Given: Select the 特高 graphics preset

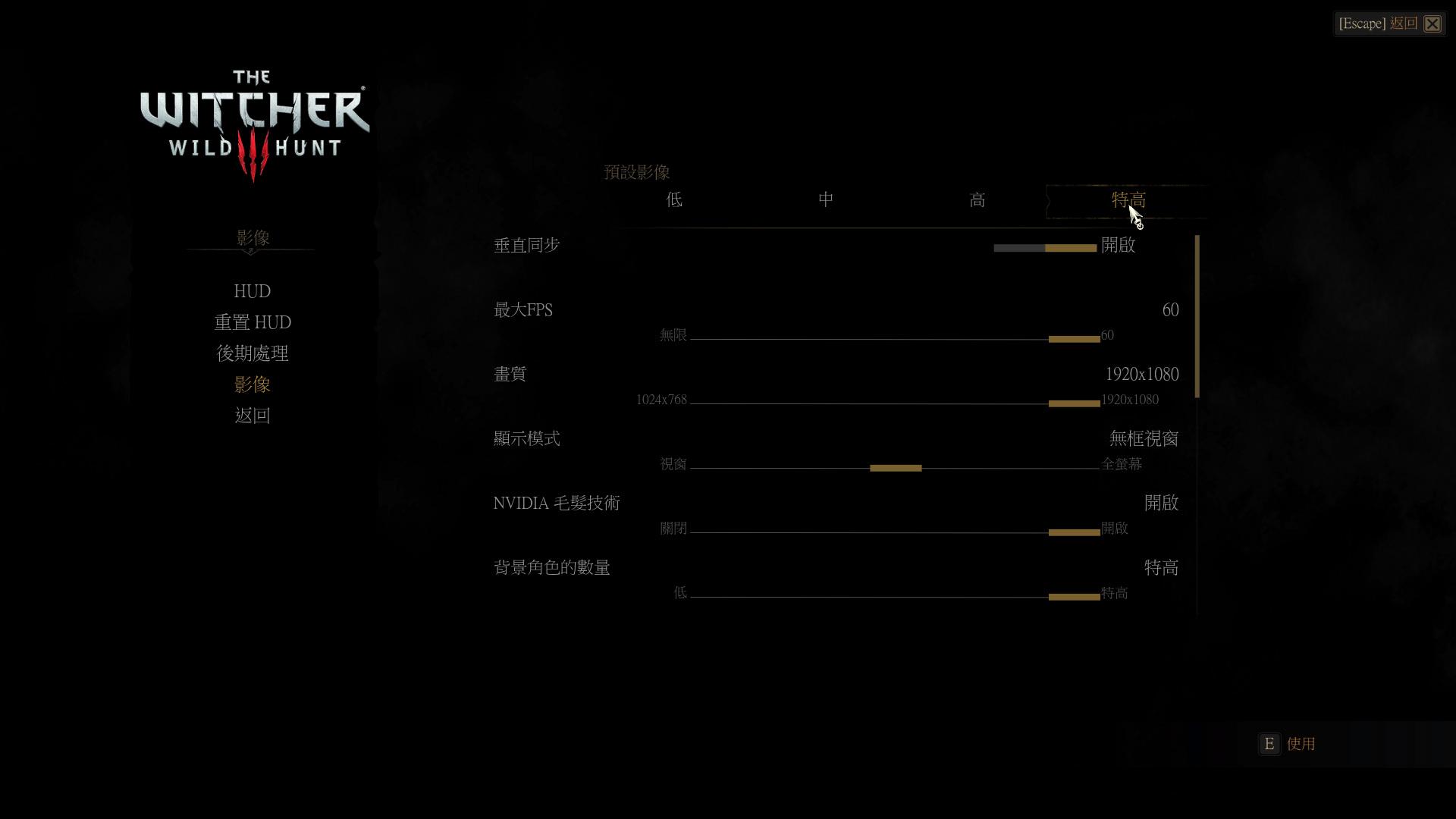Looking at the screenshot, I should pos(1128,200).
